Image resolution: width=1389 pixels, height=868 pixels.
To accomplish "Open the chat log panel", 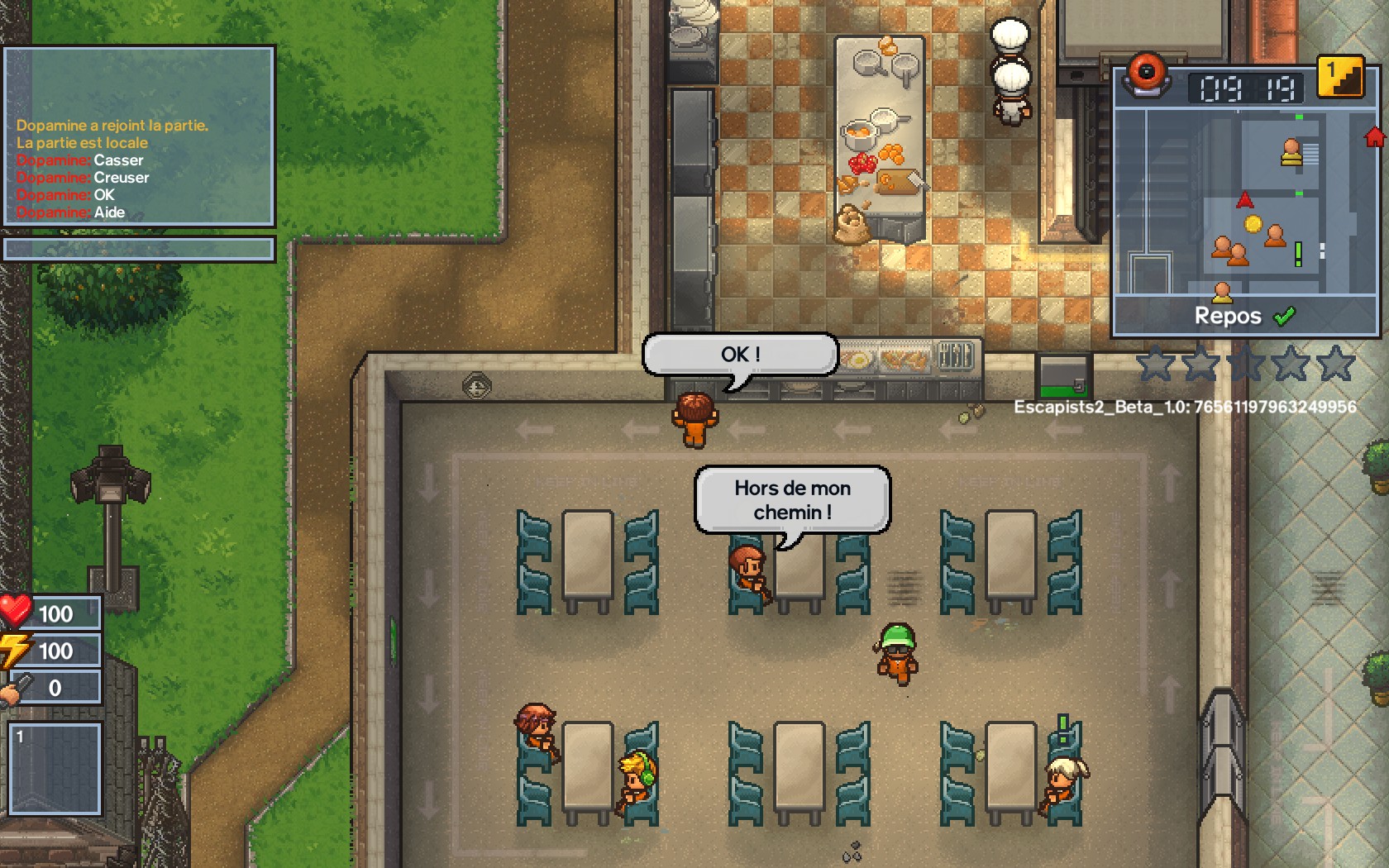I will (139, 136).
